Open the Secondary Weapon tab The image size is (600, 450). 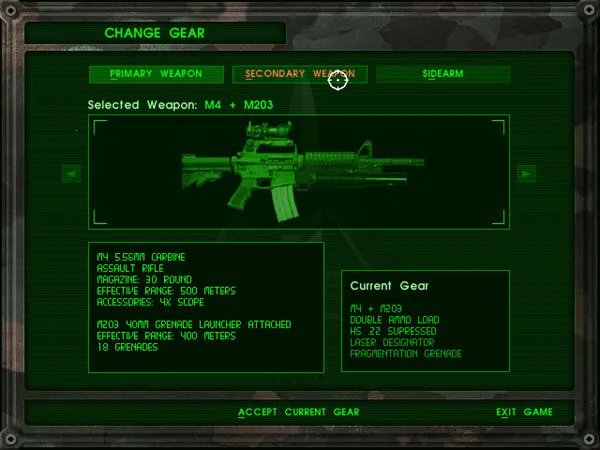300,74
